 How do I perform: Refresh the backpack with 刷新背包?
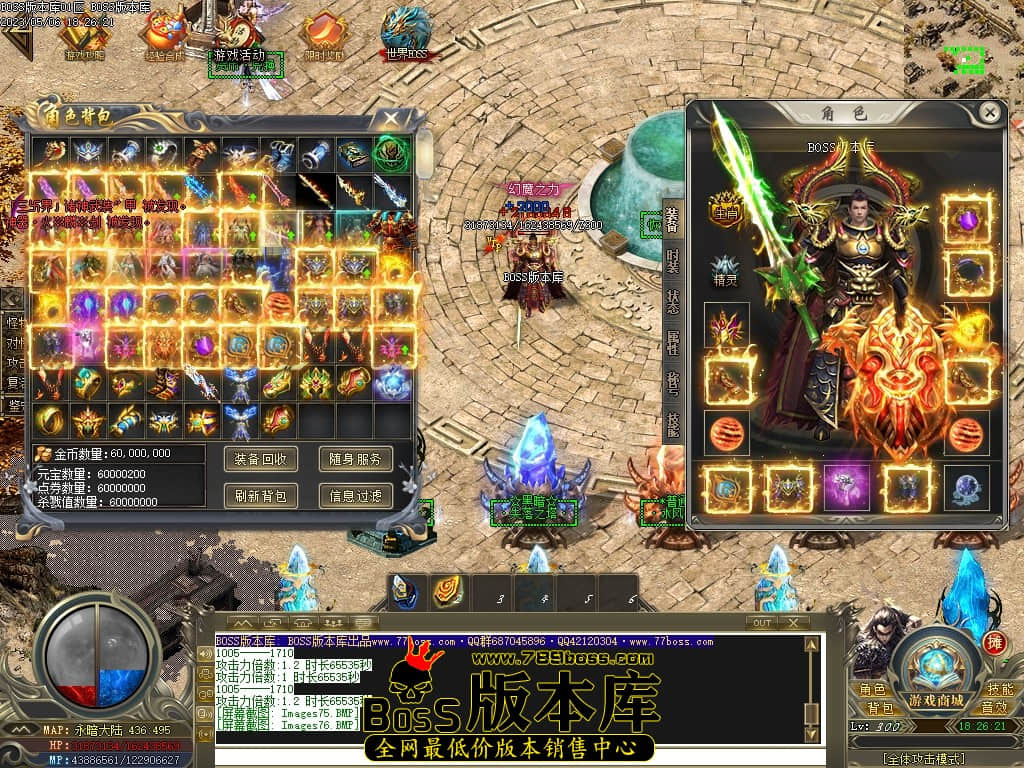coord(261,494)
